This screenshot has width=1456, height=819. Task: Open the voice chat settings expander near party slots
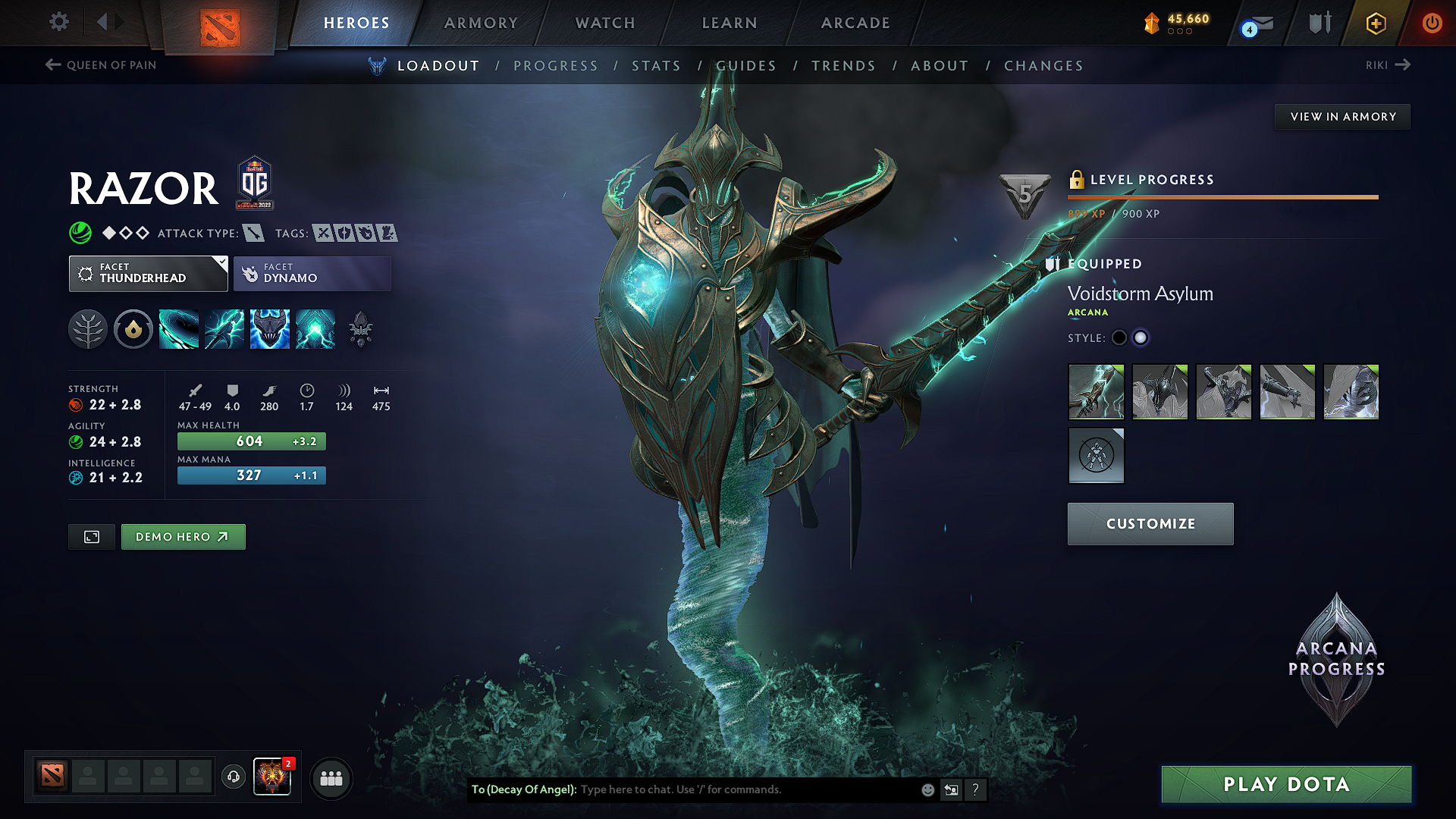233,778
